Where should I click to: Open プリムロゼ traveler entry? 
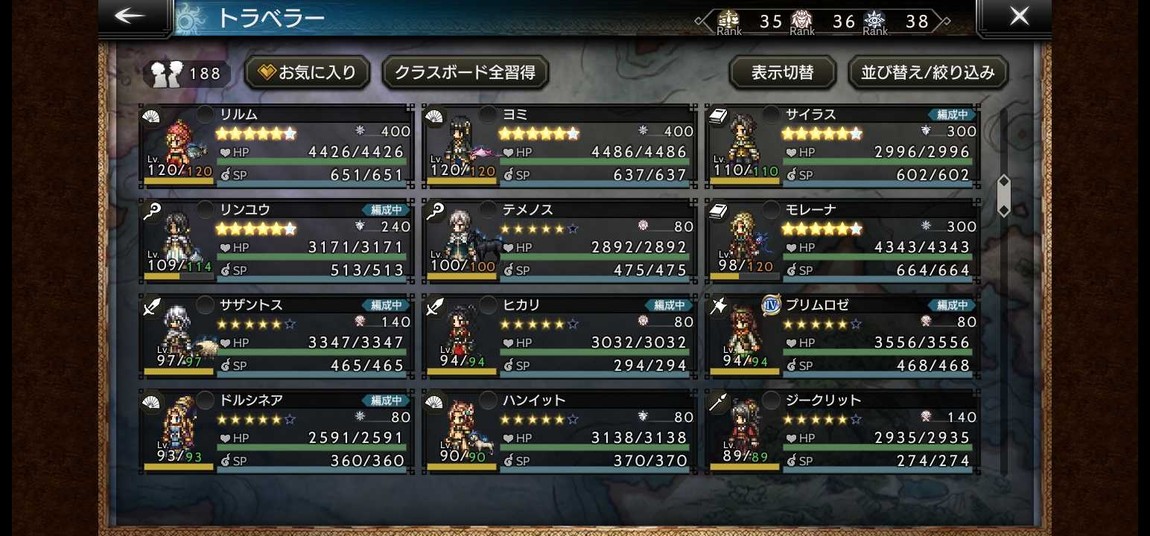pos(843,337)
